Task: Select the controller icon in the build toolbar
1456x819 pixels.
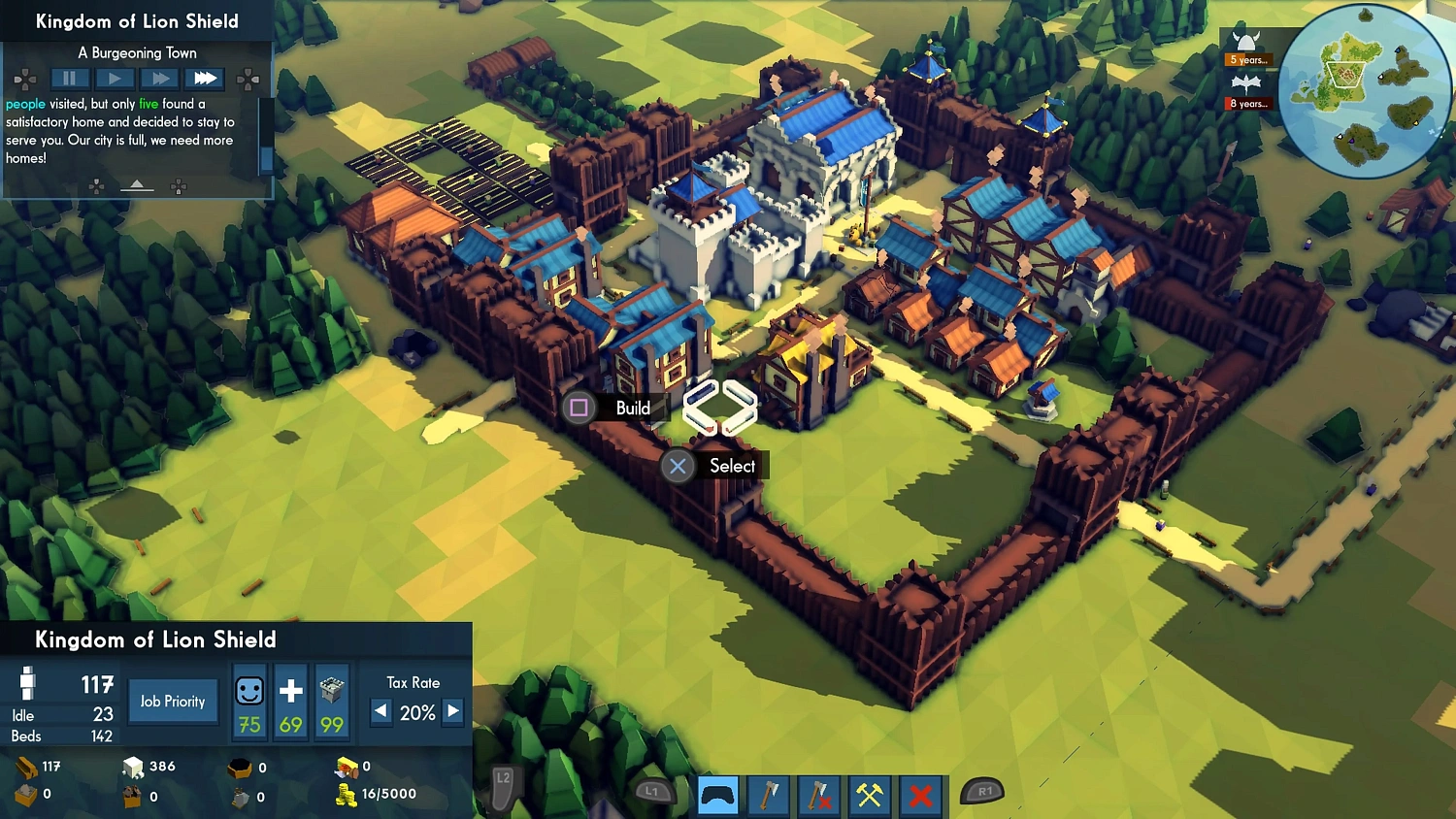Action: pos(717,796)
